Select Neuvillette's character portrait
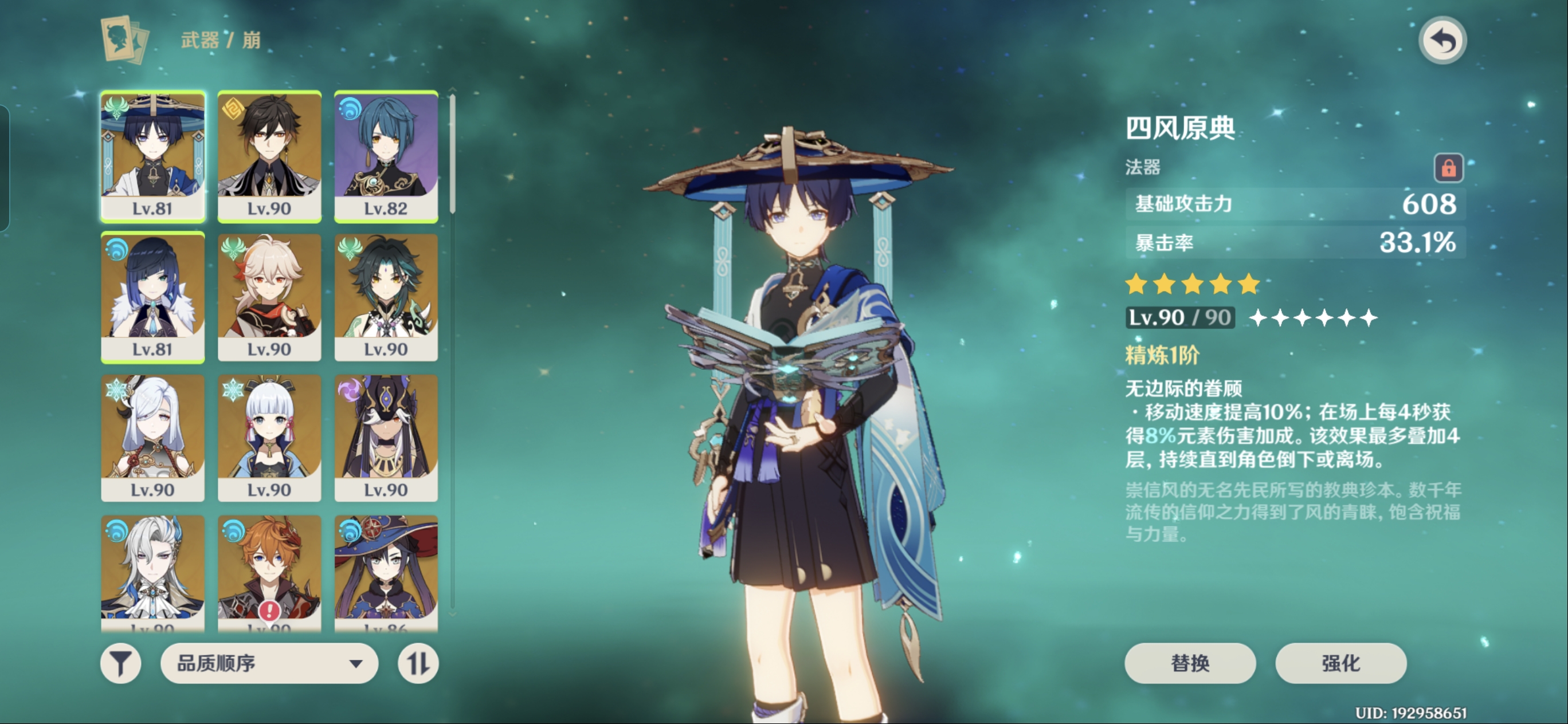Screen dimensions: 1568x724 pos(153,572)
